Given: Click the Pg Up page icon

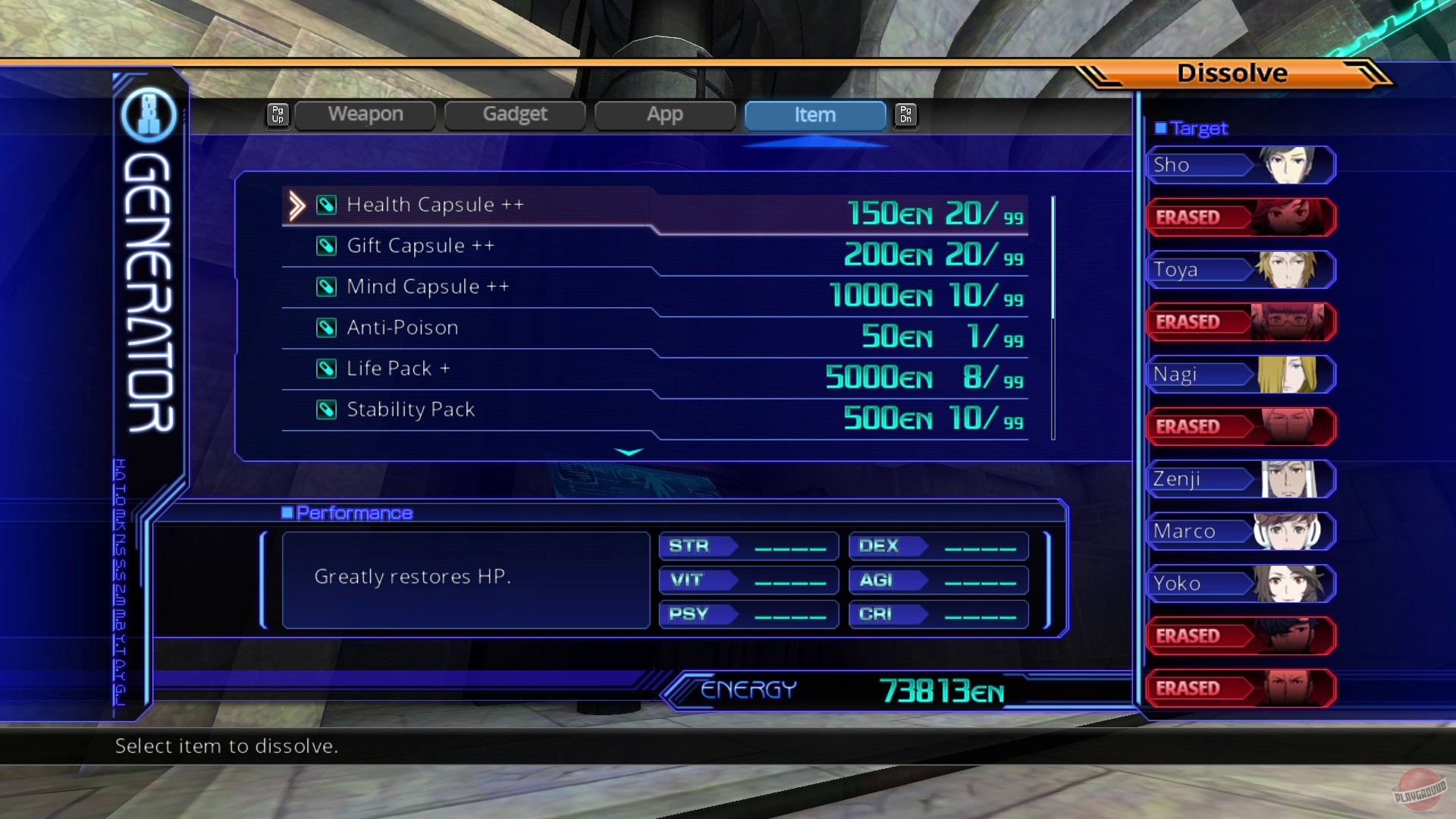Looking at the screenshot, I should click(278, 115).
